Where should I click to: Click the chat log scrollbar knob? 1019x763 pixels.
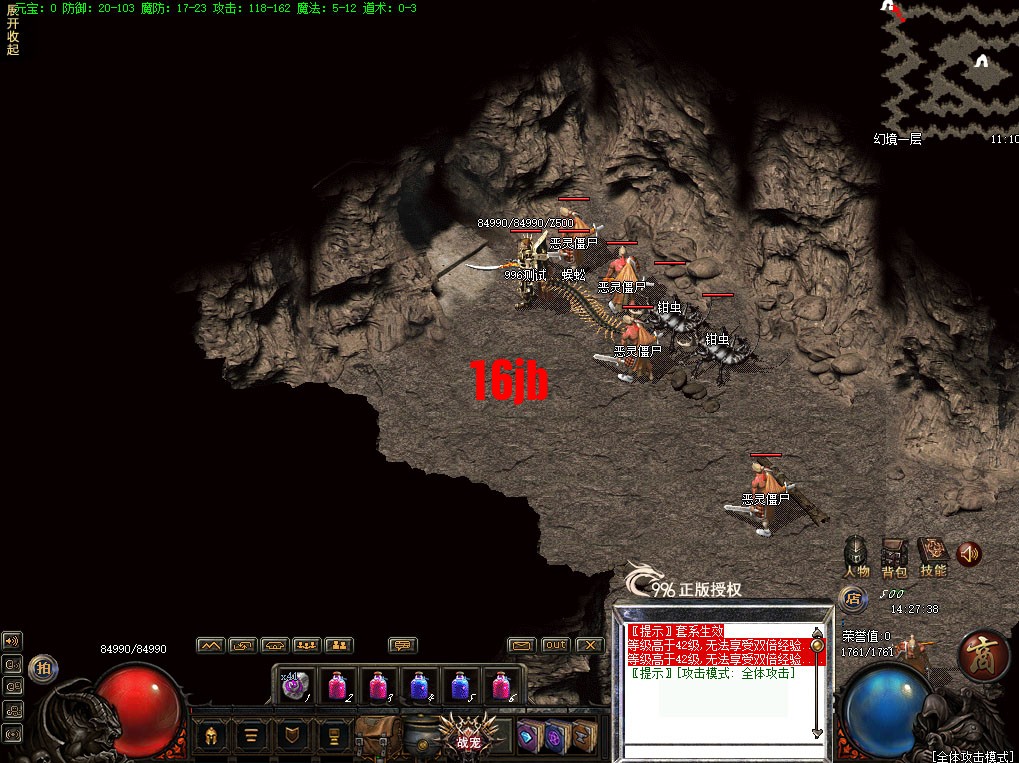(817, 646)
